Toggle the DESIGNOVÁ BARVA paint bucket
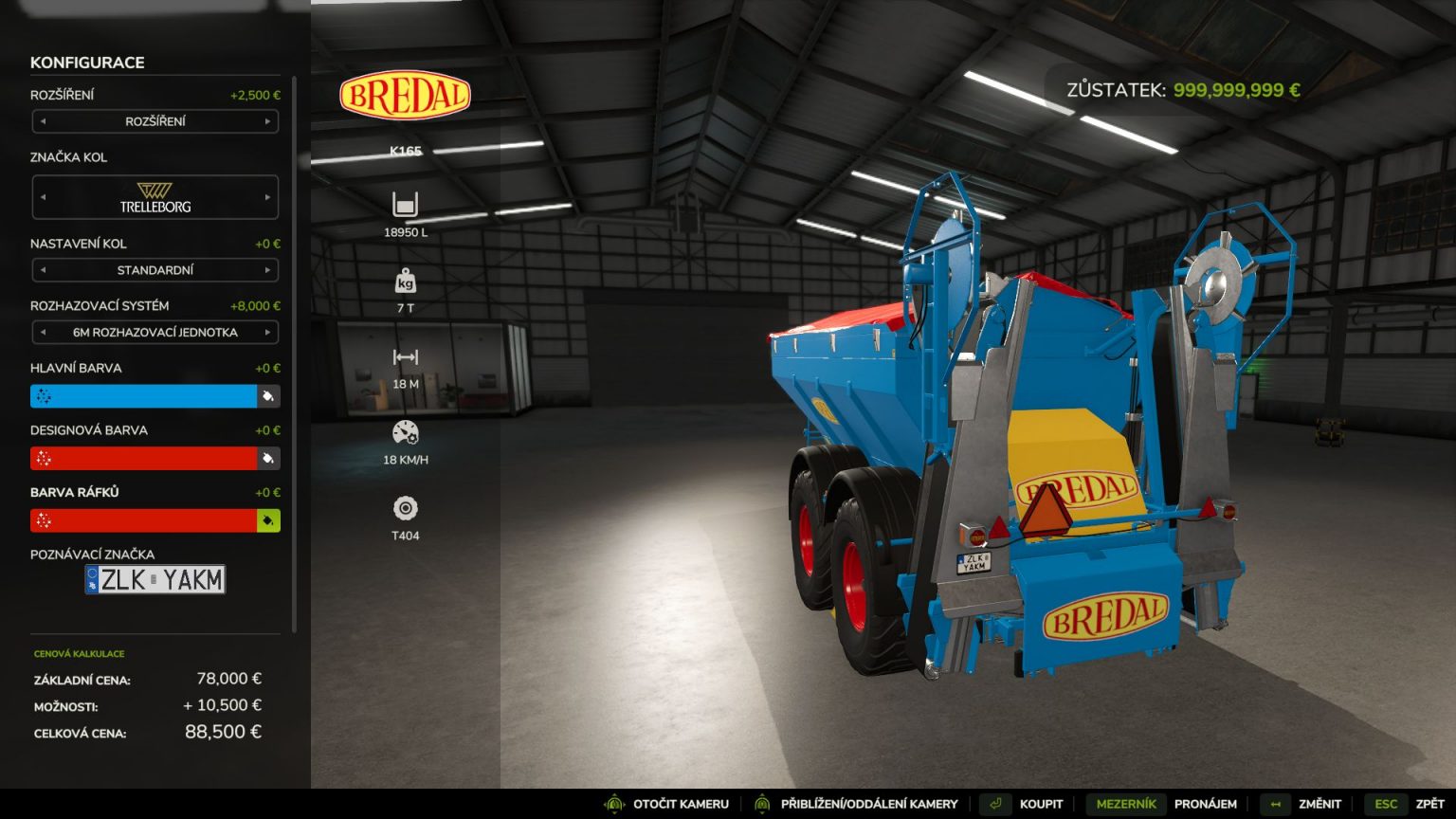The height and width of the screenshot is (819, 1456). [270, 458]
